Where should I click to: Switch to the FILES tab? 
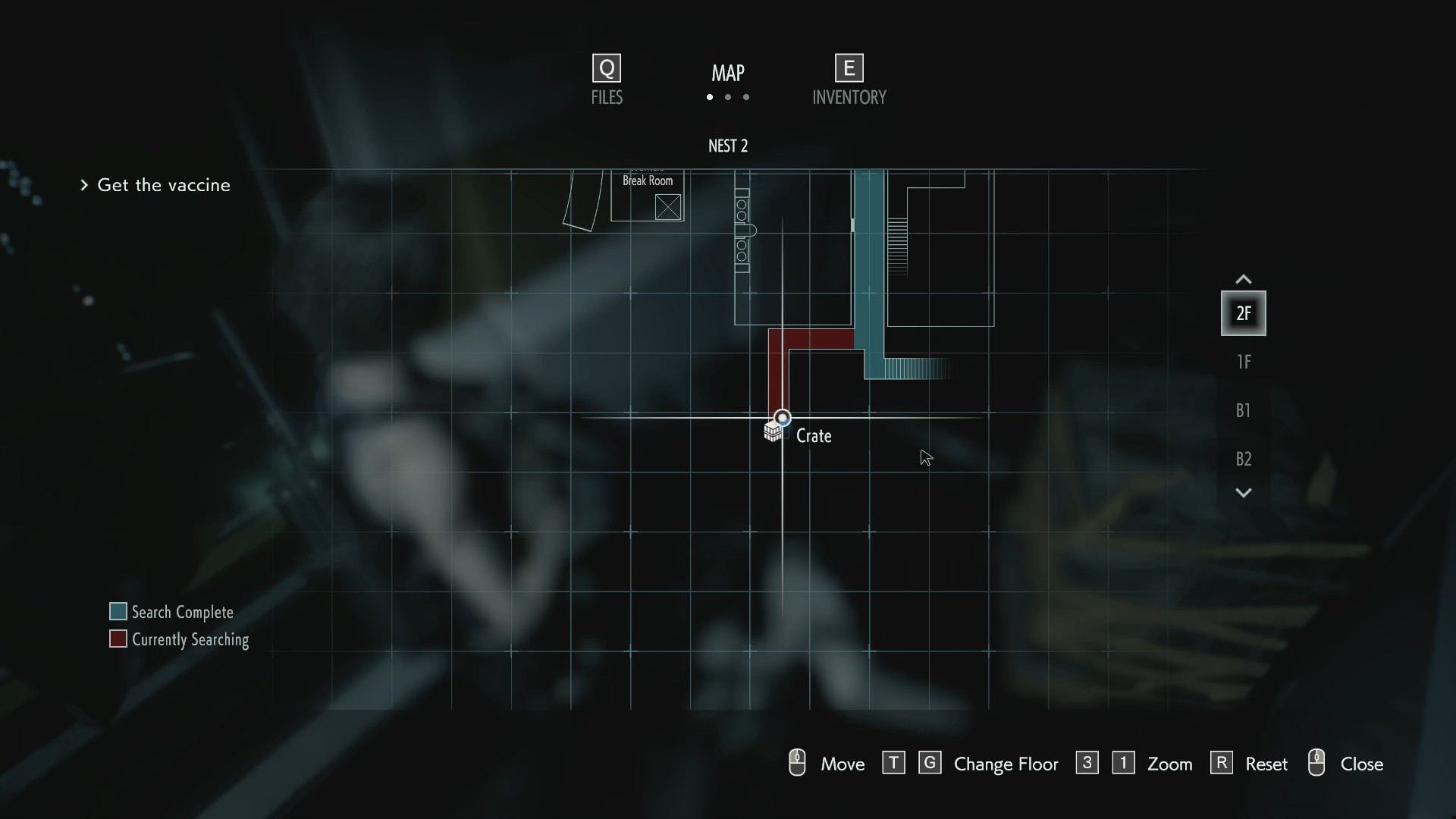pyautogui.click(x=605, y=97)
